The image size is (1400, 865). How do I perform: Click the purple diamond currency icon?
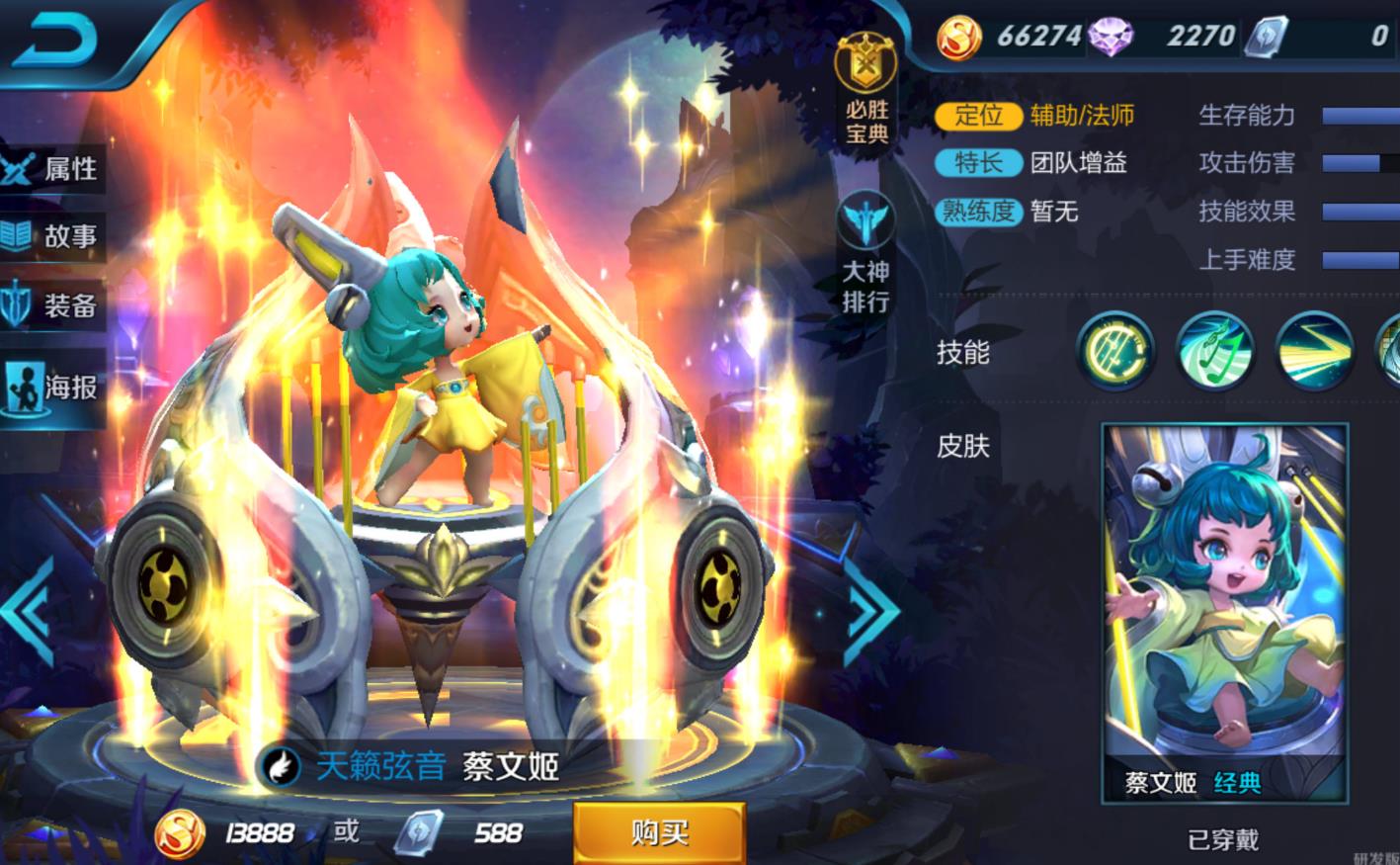[1112, 37]
